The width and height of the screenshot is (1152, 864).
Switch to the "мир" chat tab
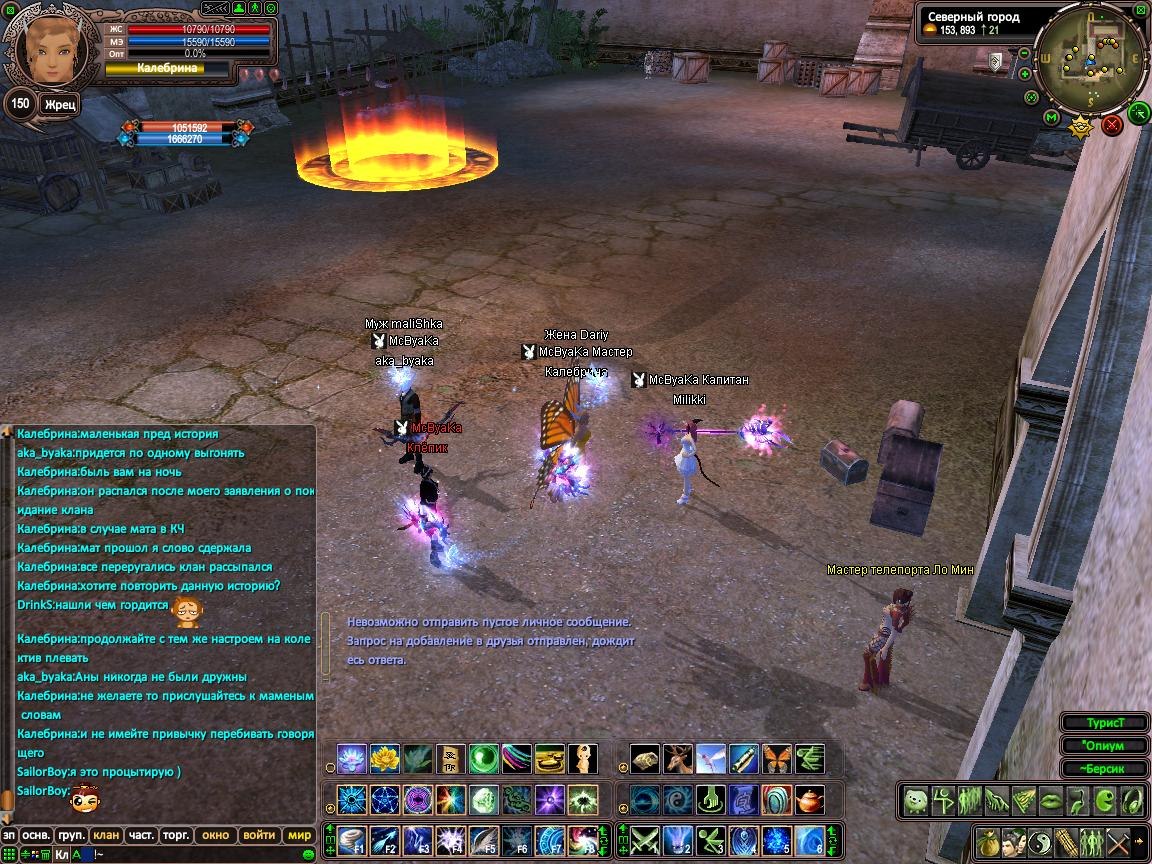click(x=299, y=835)
